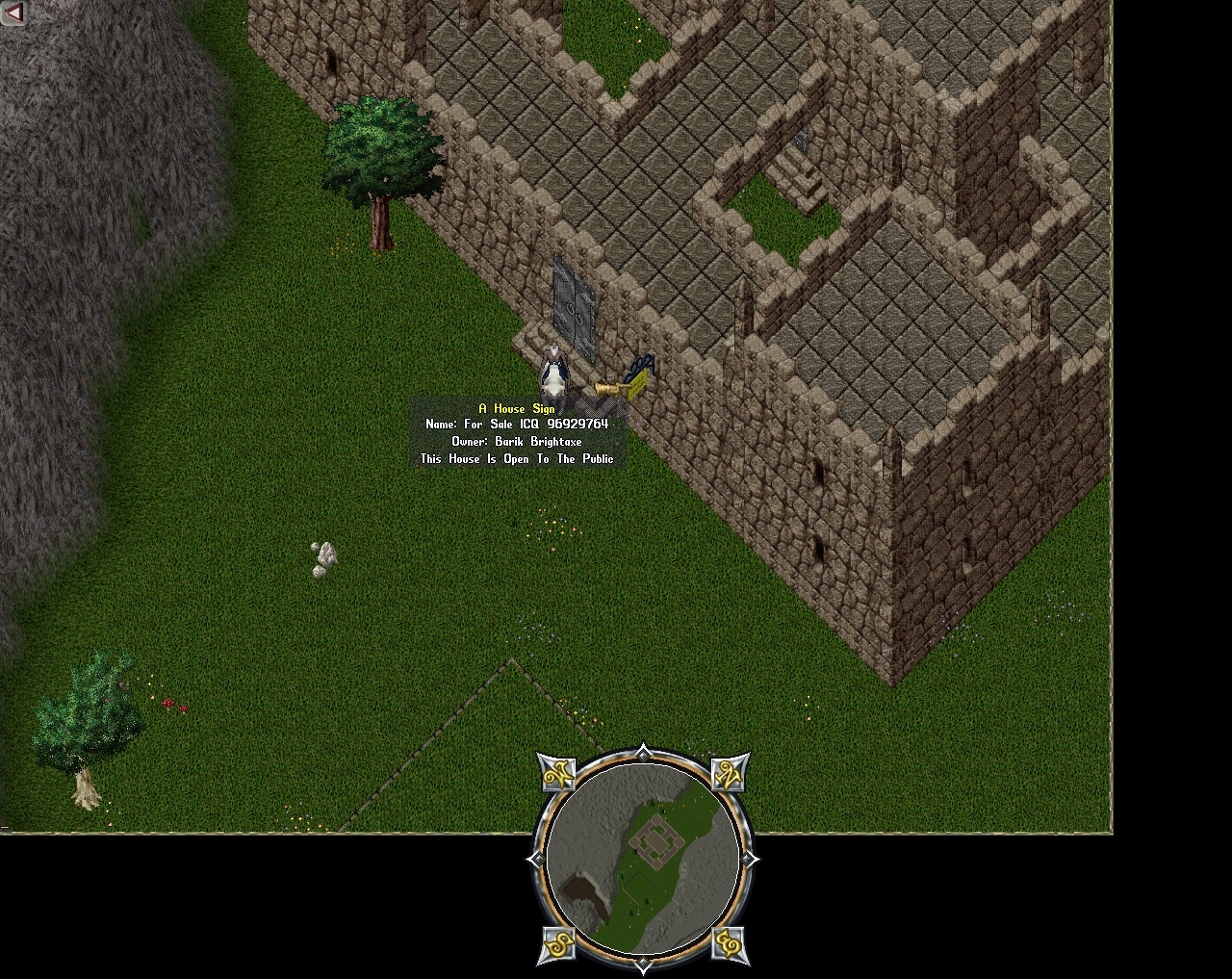Select the gold E compass marker on the radar

pyautogui.click(x=729, y=944)
